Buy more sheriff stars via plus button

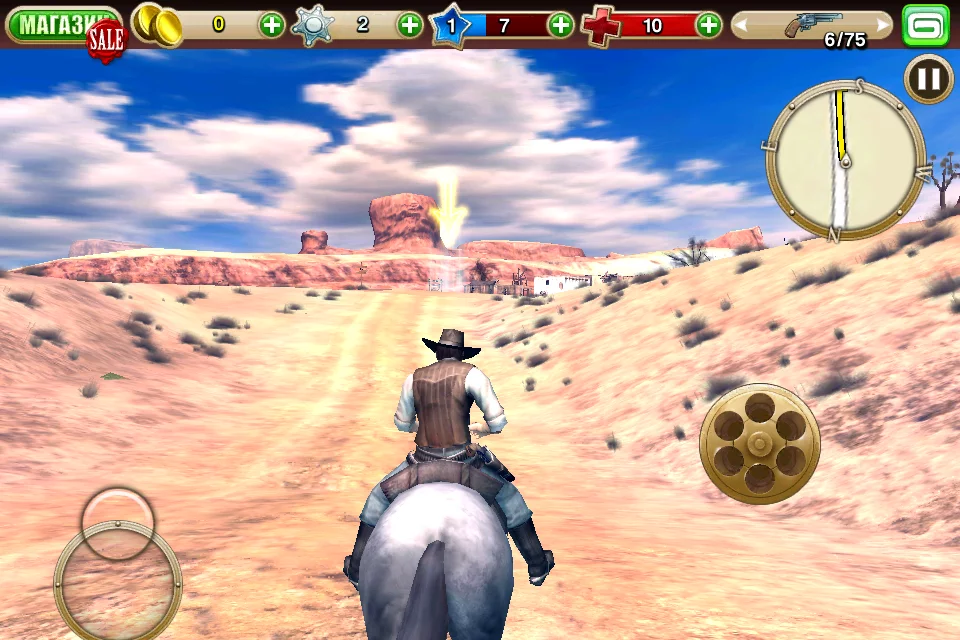[x=410, y=25]
